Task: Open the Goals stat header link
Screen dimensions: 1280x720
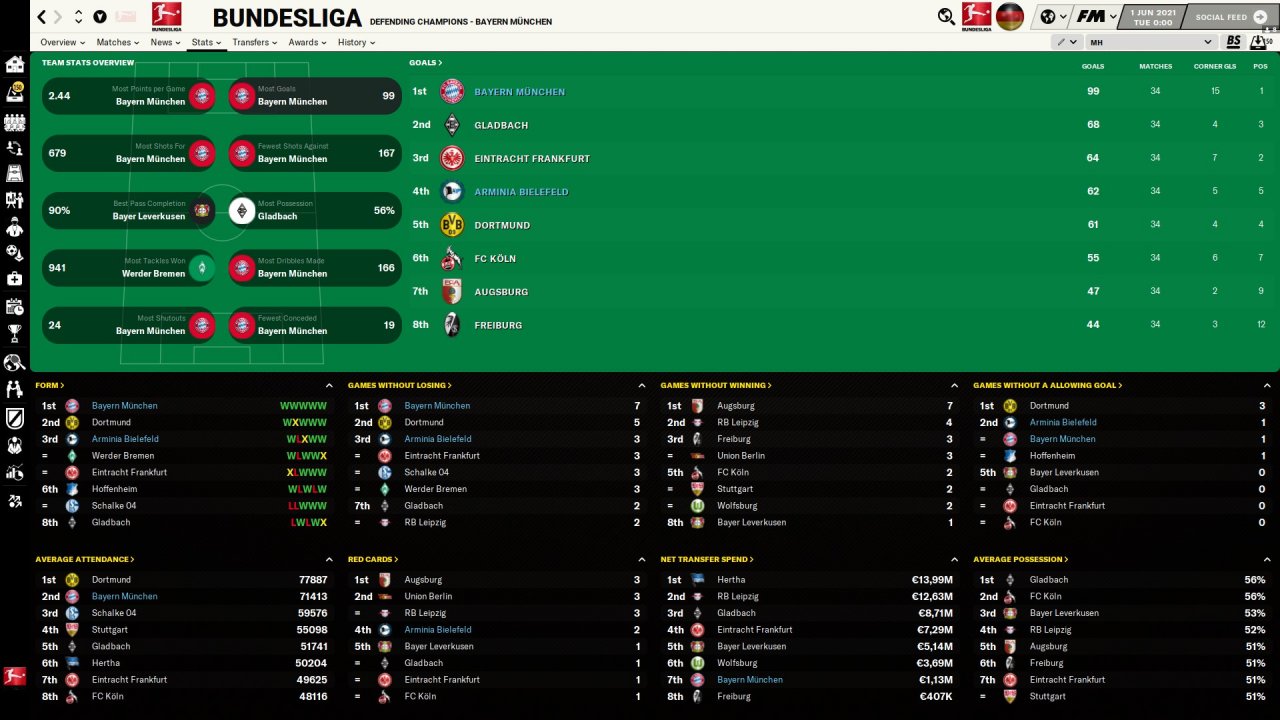Action: [425, 63]
